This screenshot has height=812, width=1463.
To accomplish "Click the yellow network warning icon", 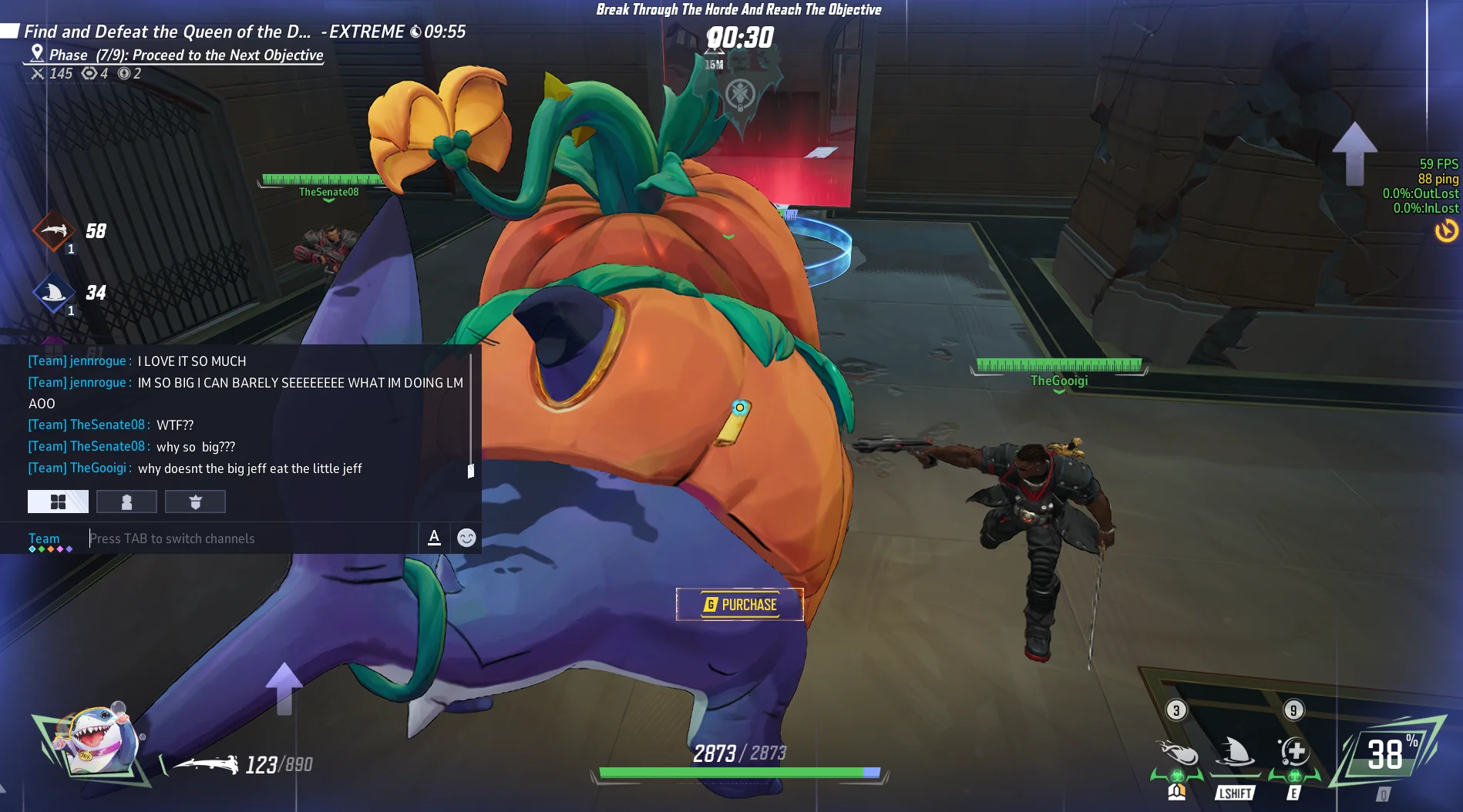I will click(x=1446, y=230).
